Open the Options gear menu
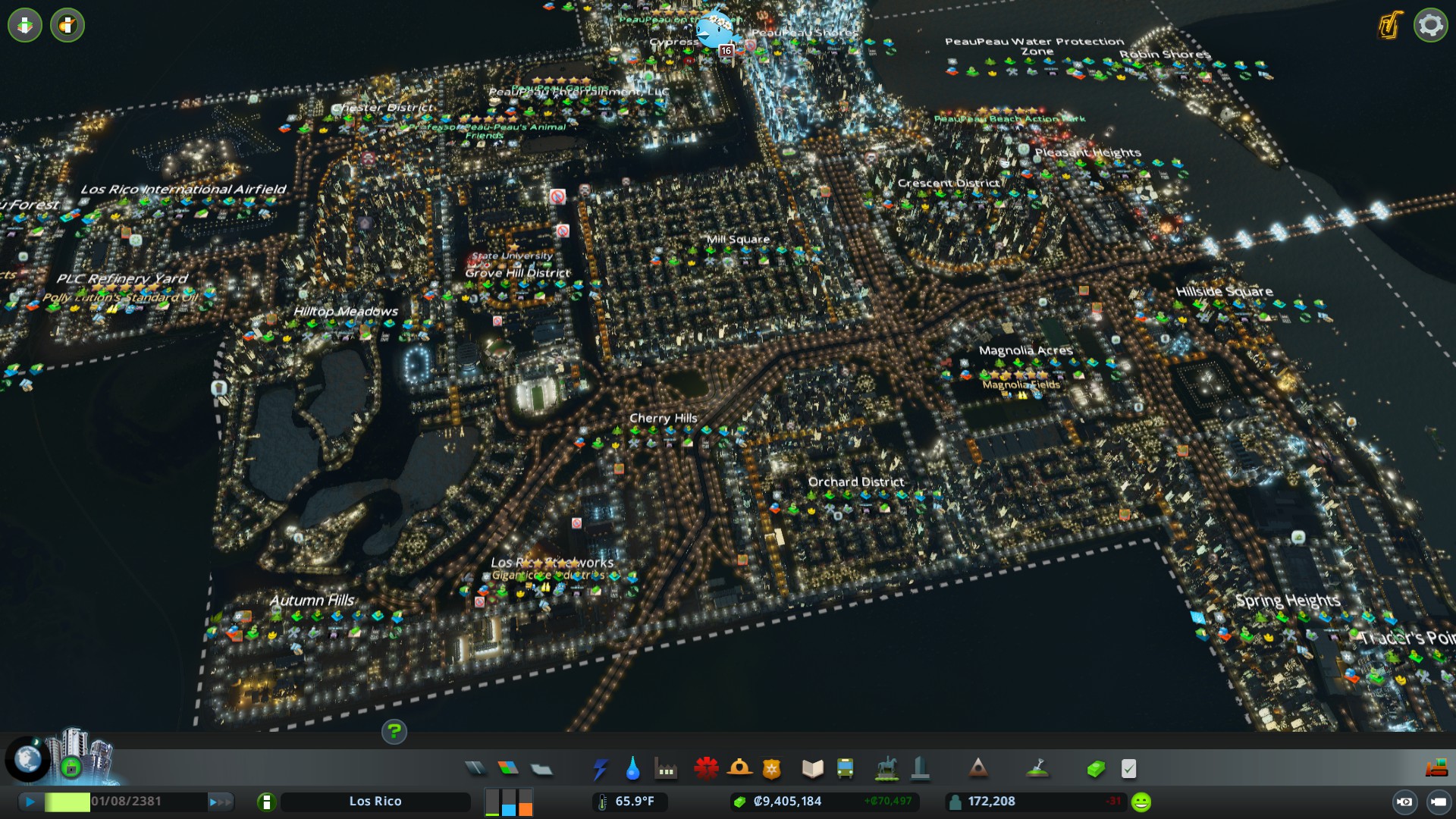 pyautogui.click(x=1430, y=25)
